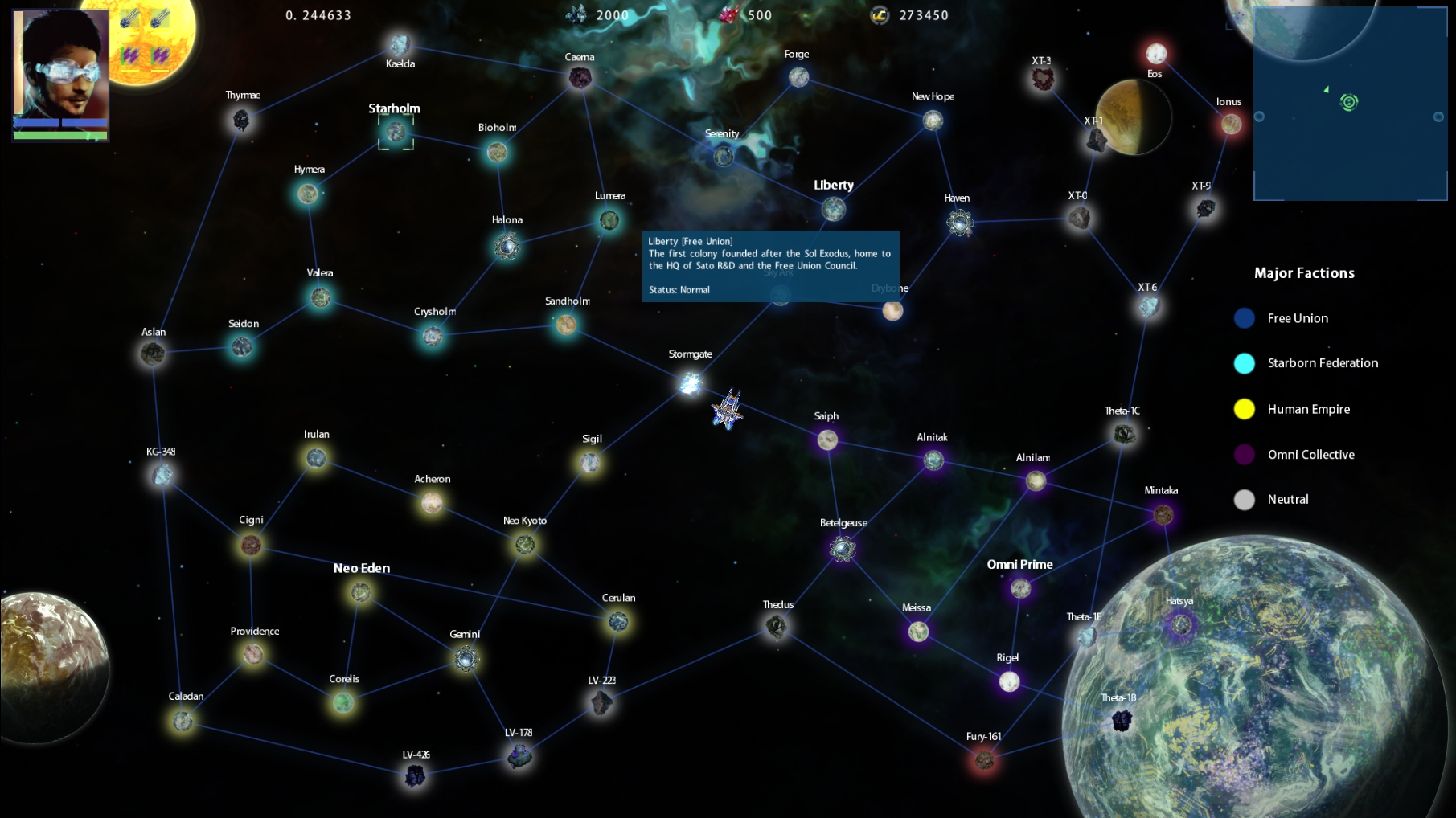
Task: Select the Saiph planet node
Action: (827, 440)
